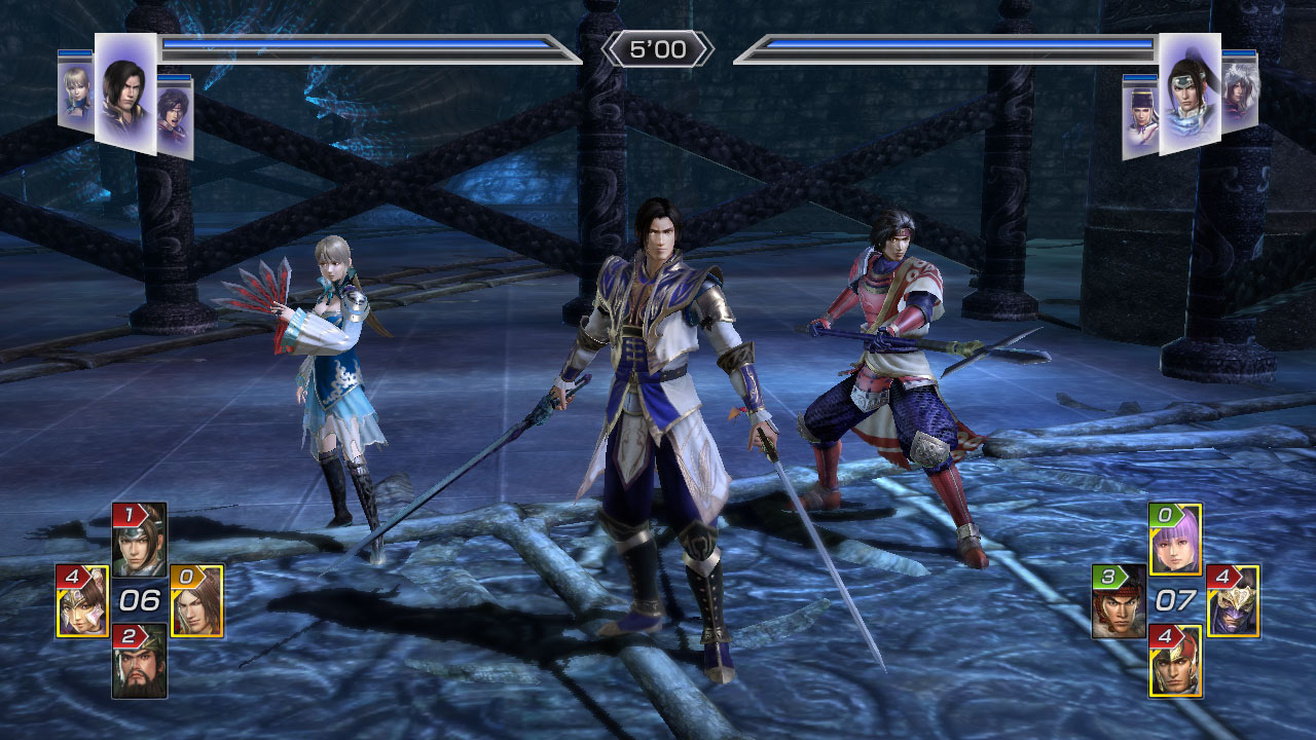Select the enemy portrait wearing a purple hat

click(1140, 117)
